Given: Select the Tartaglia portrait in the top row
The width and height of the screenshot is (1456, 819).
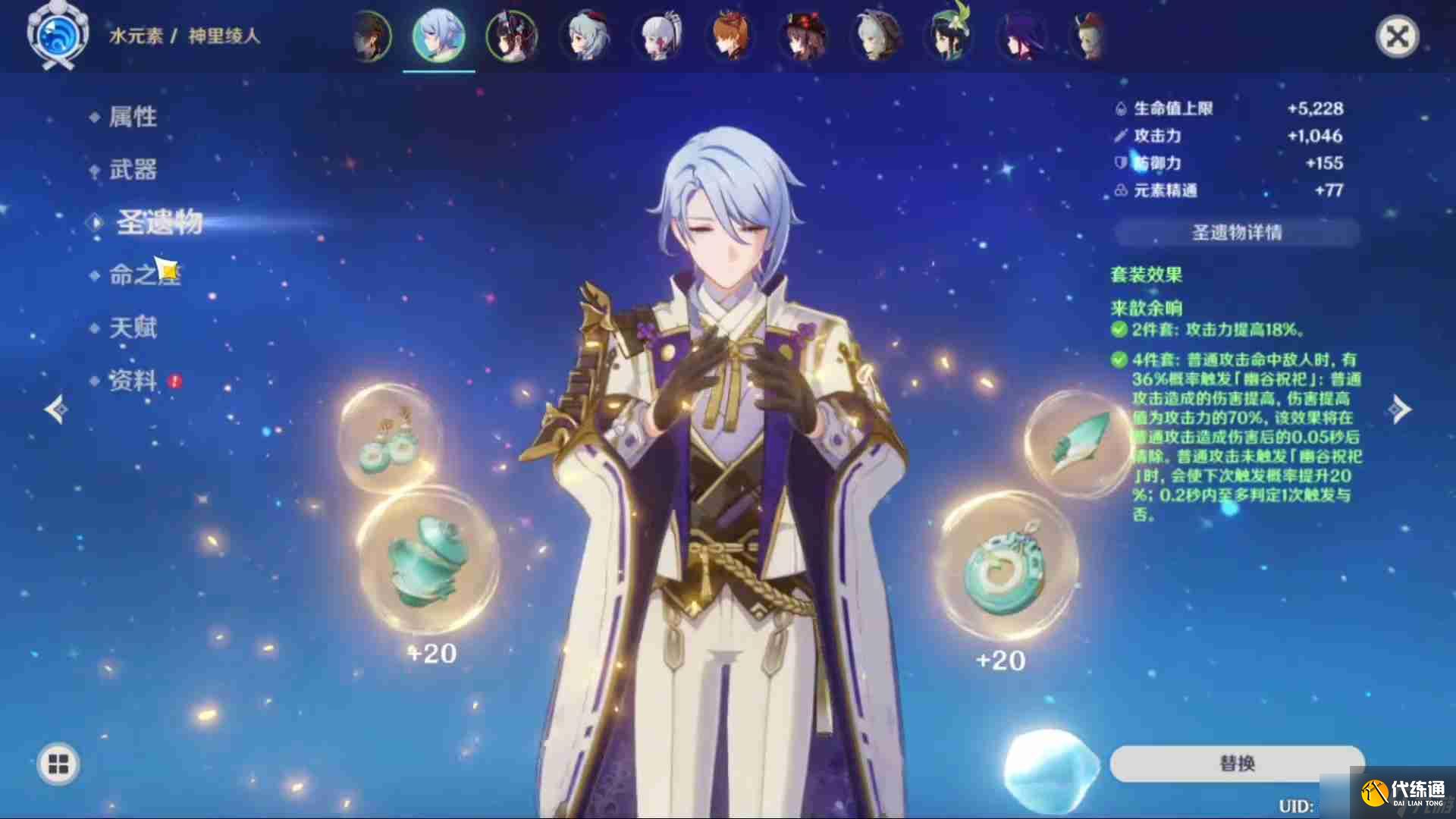Looking at the screenshot, I should coord(730,36).
